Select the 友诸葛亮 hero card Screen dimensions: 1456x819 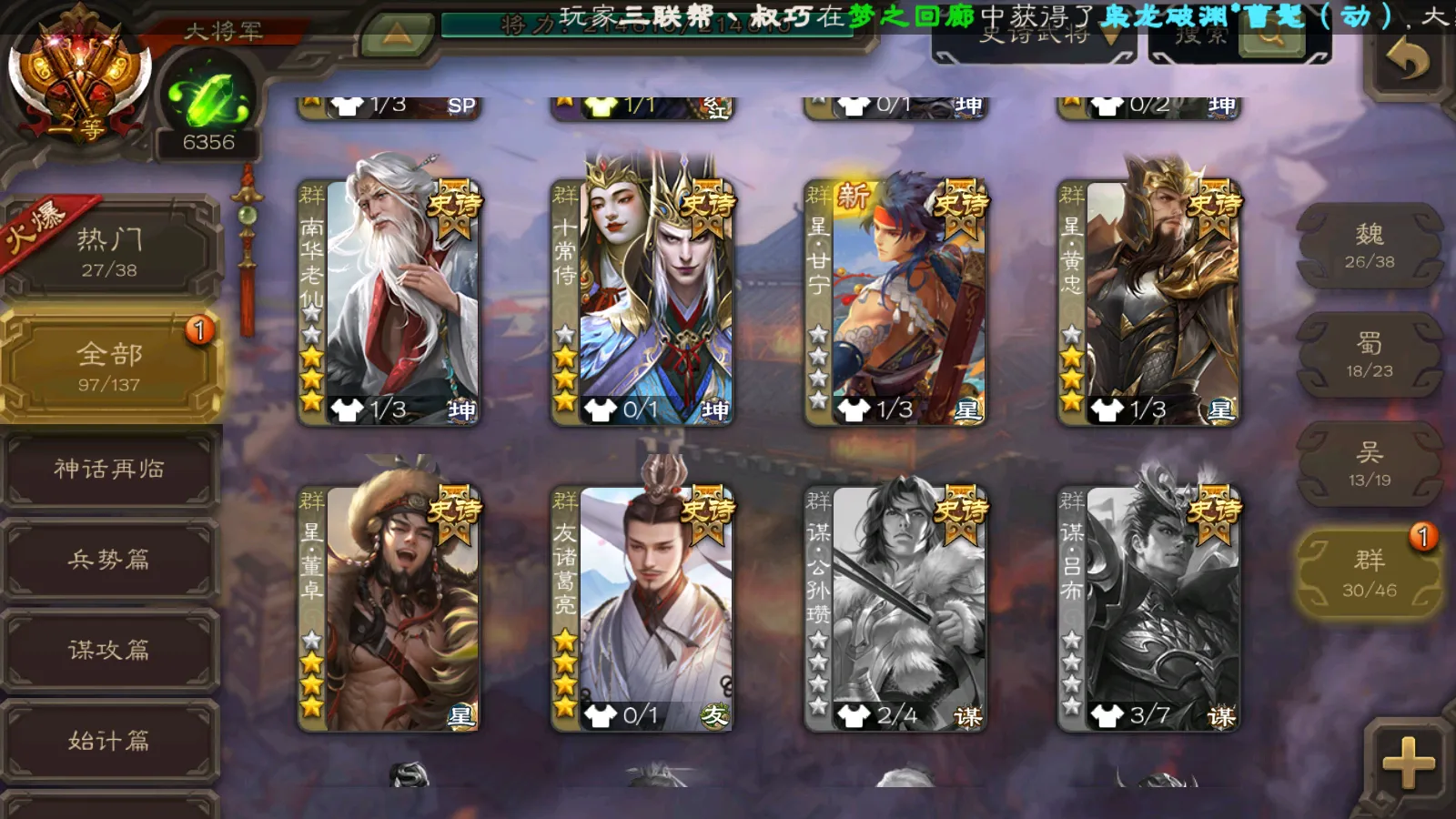642,608
